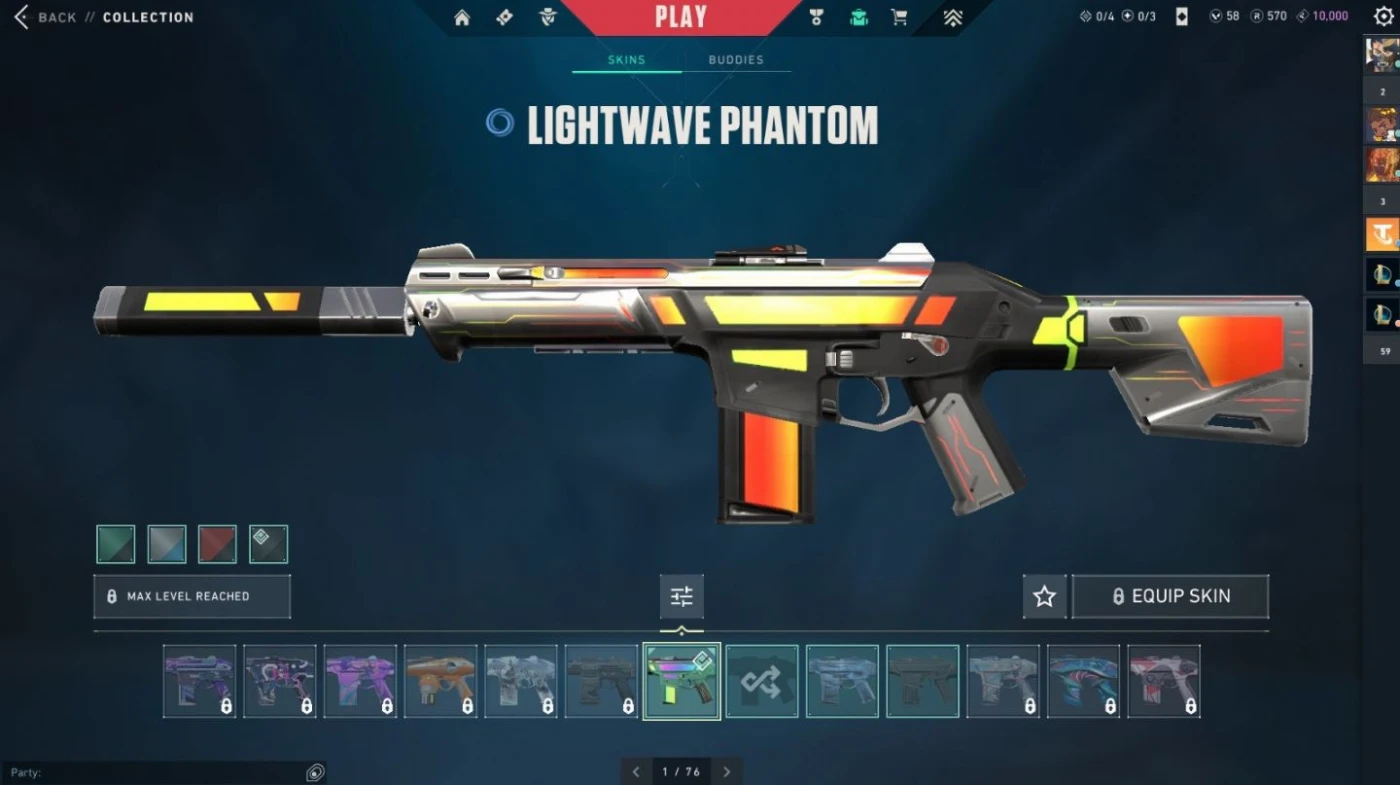Select the red color variant swatch
This screenshot has width=1400, height=785.
pyautogui.click(x=217, y=544)
